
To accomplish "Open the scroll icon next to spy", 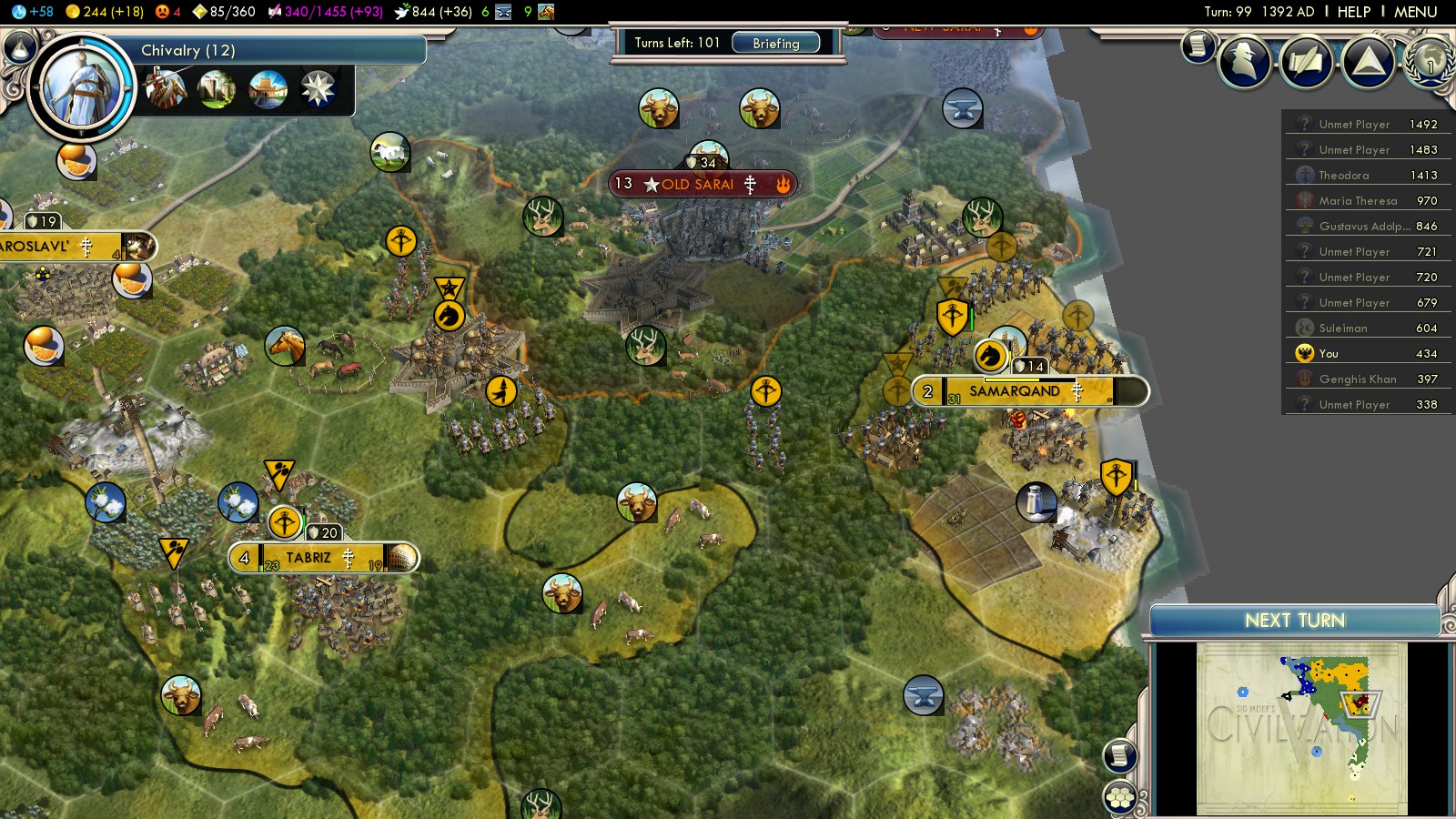I will 1198,45.
